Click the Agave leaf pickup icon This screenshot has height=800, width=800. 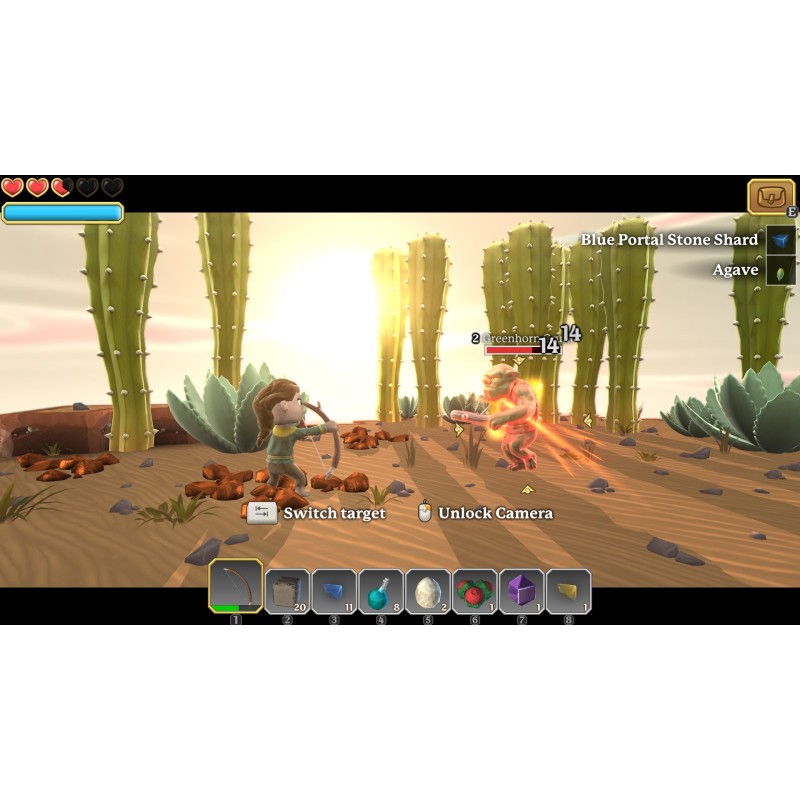(781, 270)
